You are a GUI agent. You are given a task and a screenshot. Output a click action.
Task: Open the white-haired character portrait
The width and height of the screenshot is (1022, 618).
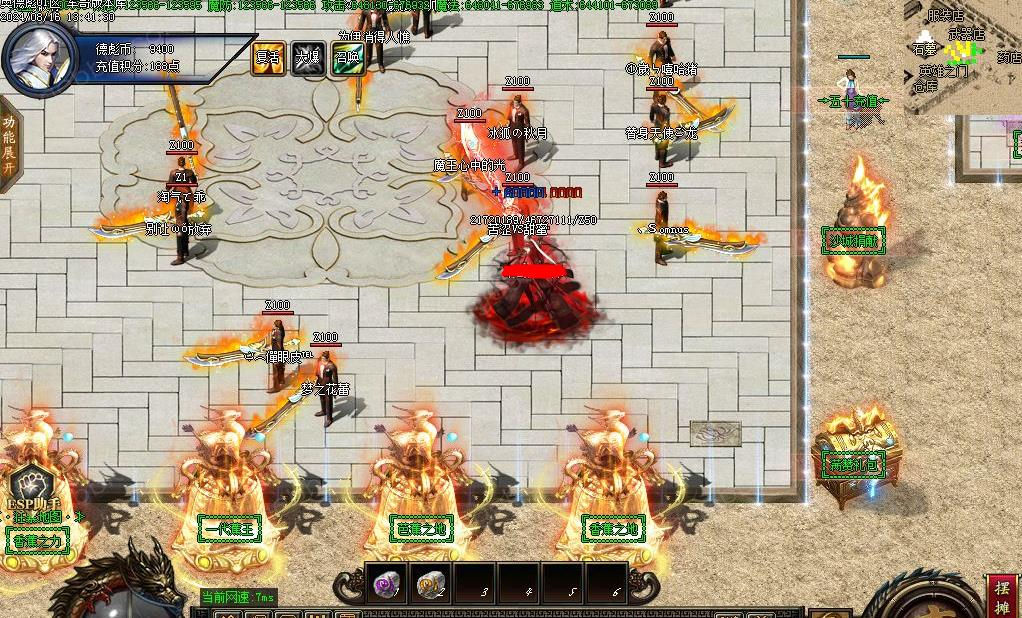click(x=39, y=56)
